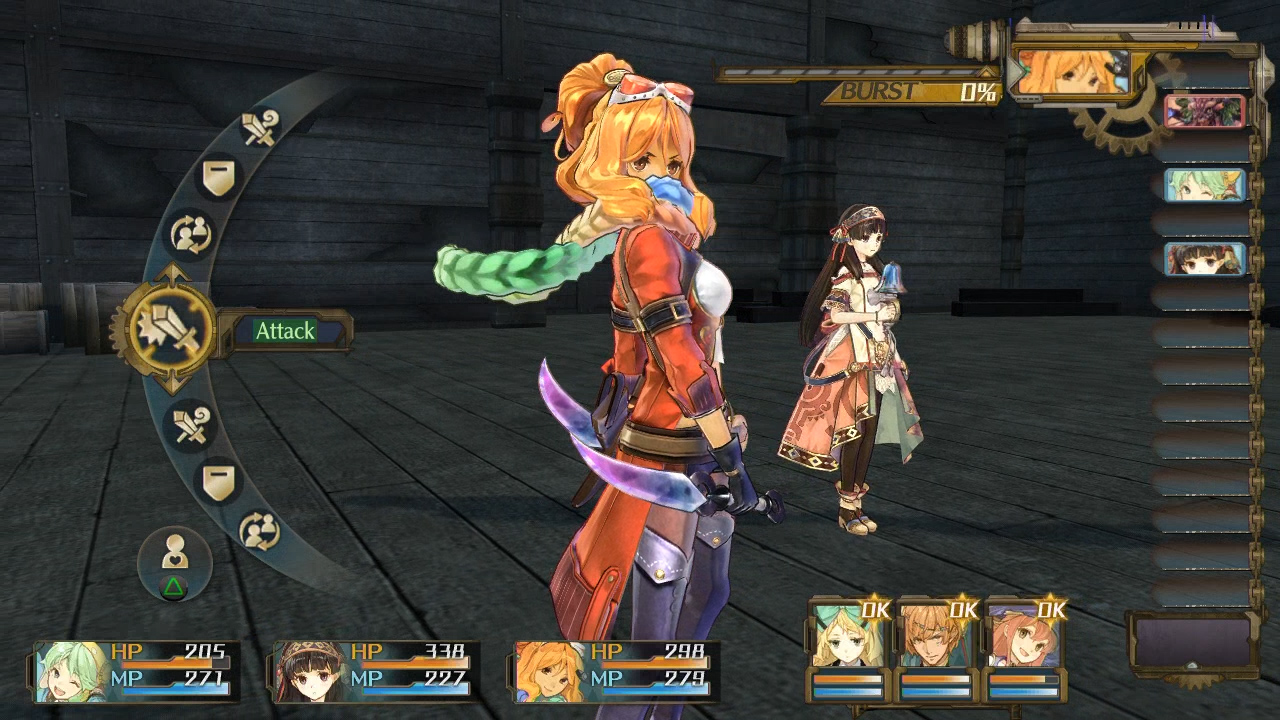Choose the pink-haired girl's support portrait

(x=1023, y=637)
